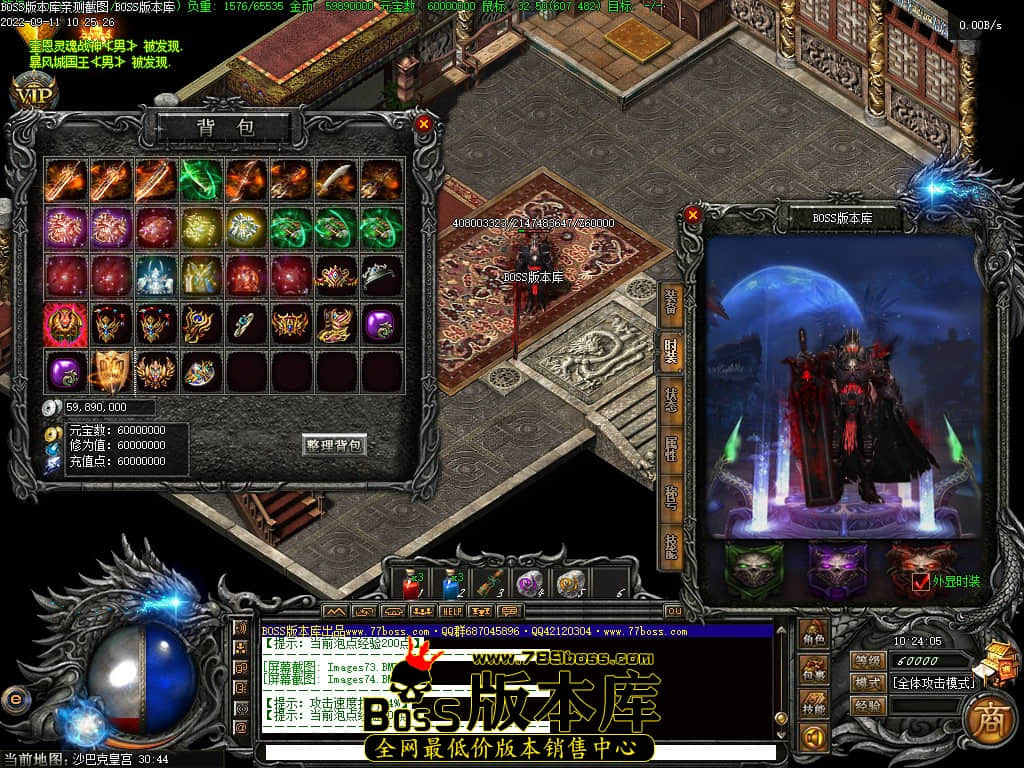1024x768 pixels.
Task: Click the 整理背包 sort button
Action: pyautogui.click(x=334, y=445)
